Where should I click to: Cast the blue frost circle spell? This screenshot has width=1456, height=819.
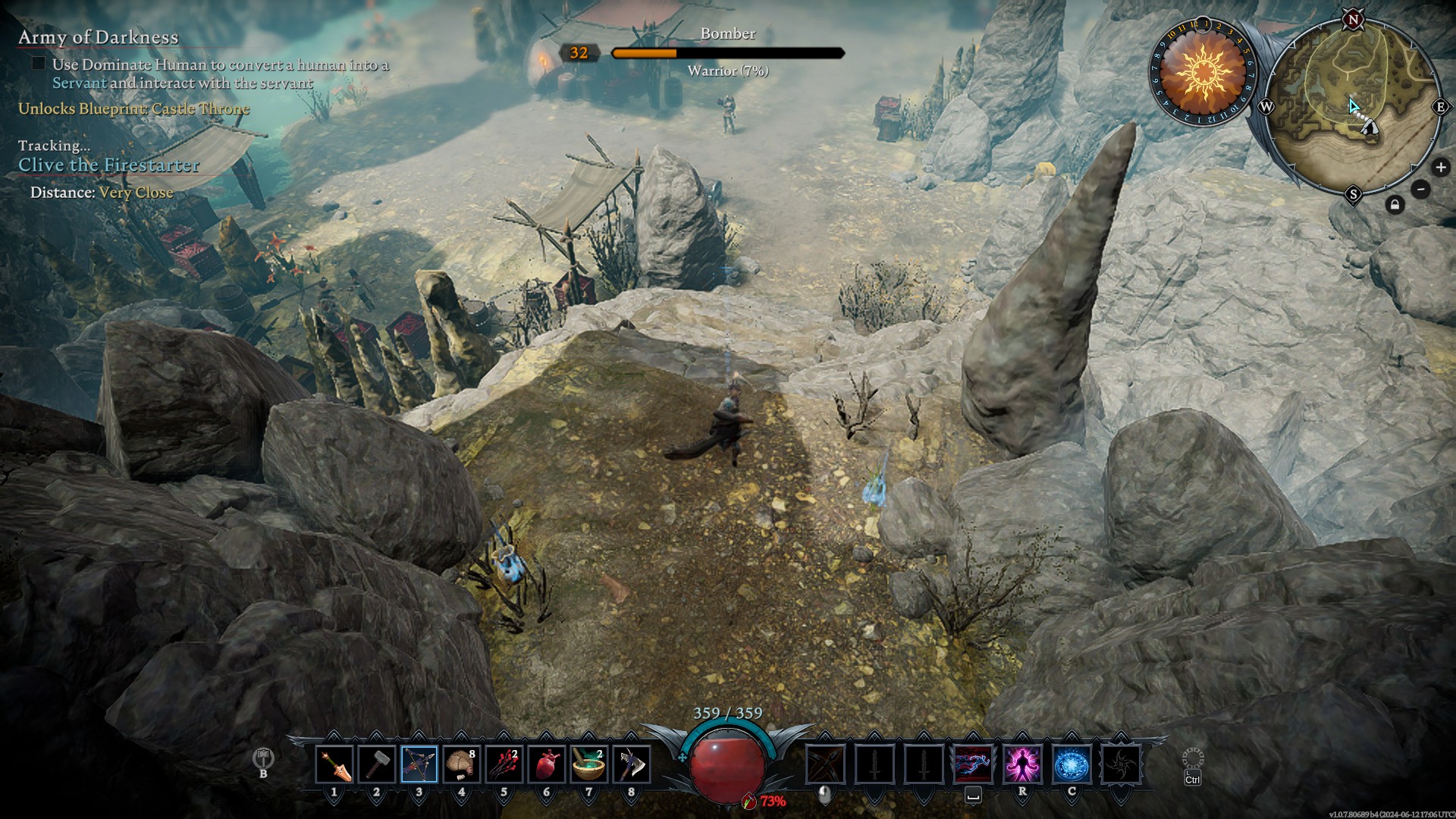click(1072, 764)
